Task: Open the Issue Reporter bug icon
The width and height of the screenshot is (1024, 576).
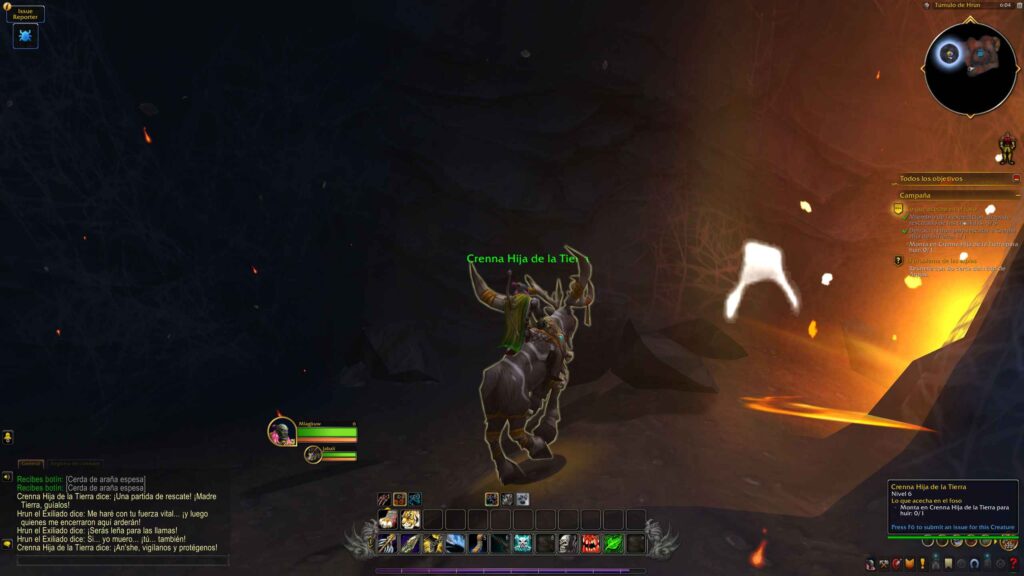Action: pyautogui.click(x=25, y=36)
